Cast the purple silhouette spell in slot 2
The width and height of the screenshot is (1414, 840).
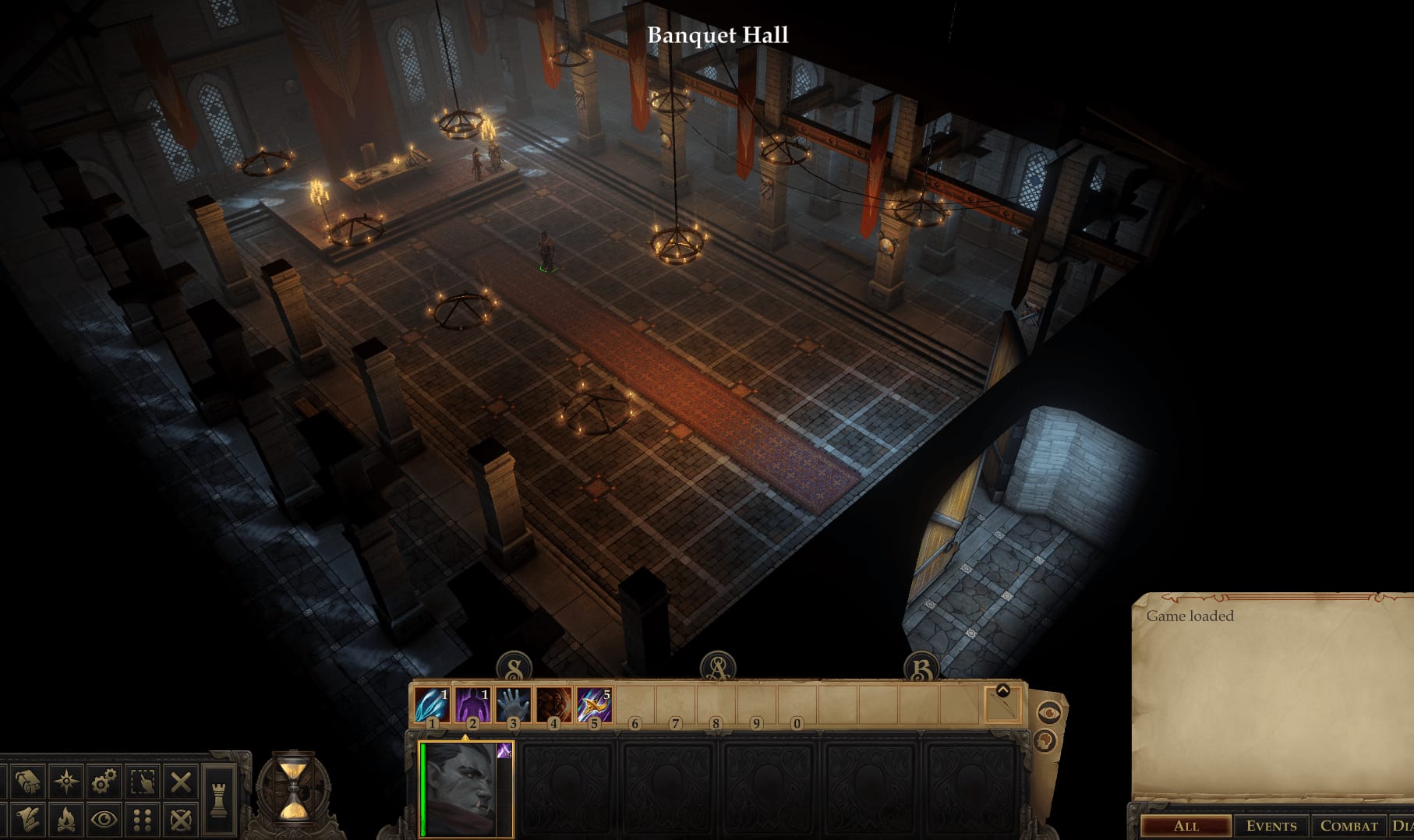tap(472, 704)
